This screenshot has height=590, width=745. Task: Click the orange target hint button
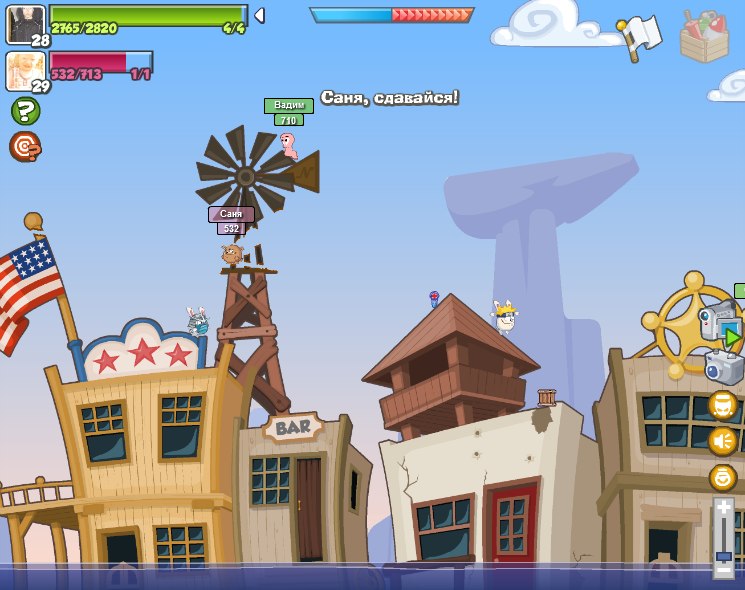point(25,147)
